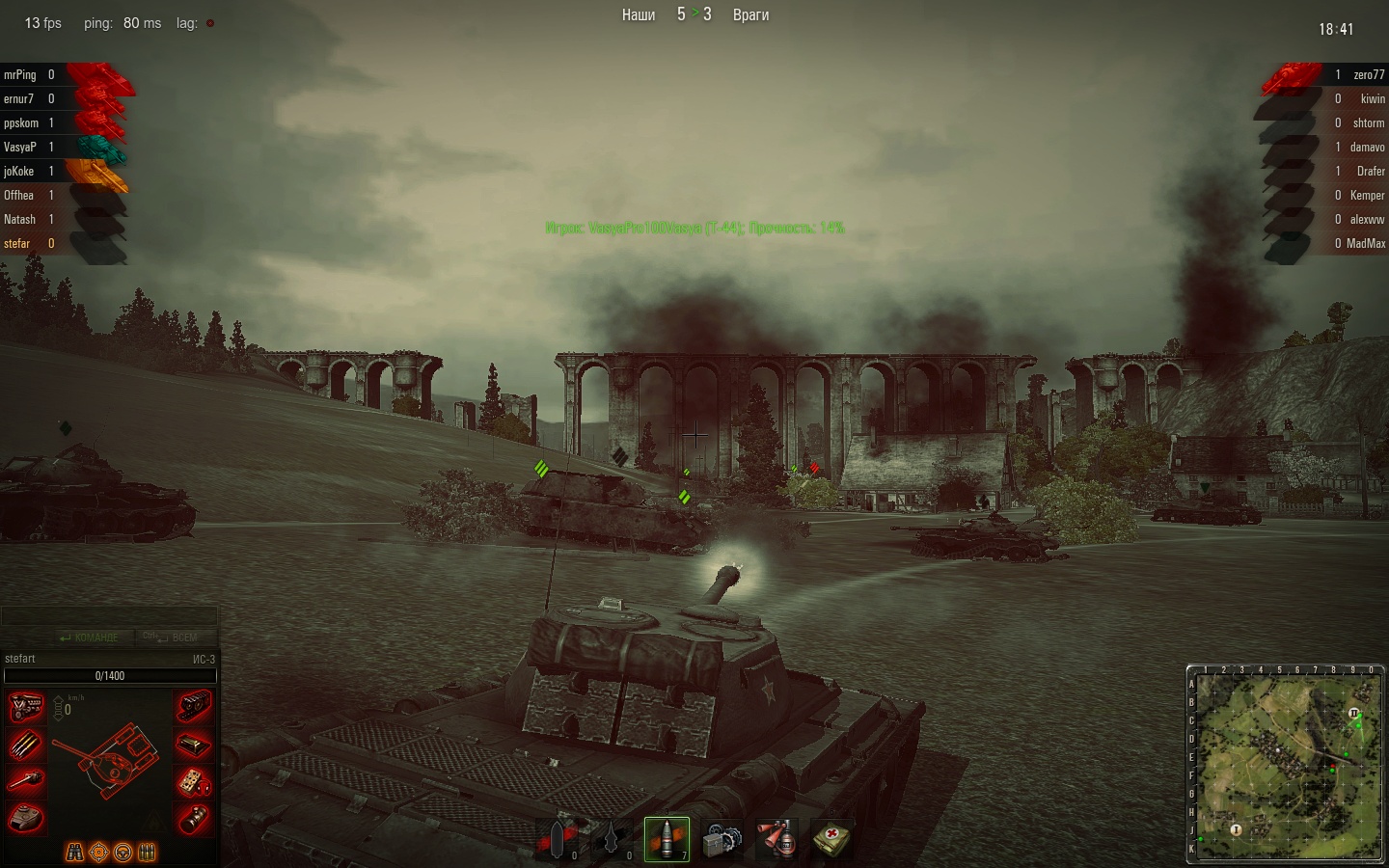Screen dimensions: 1389x868
Task: Click the turret module icon
Action: point(26,818)
